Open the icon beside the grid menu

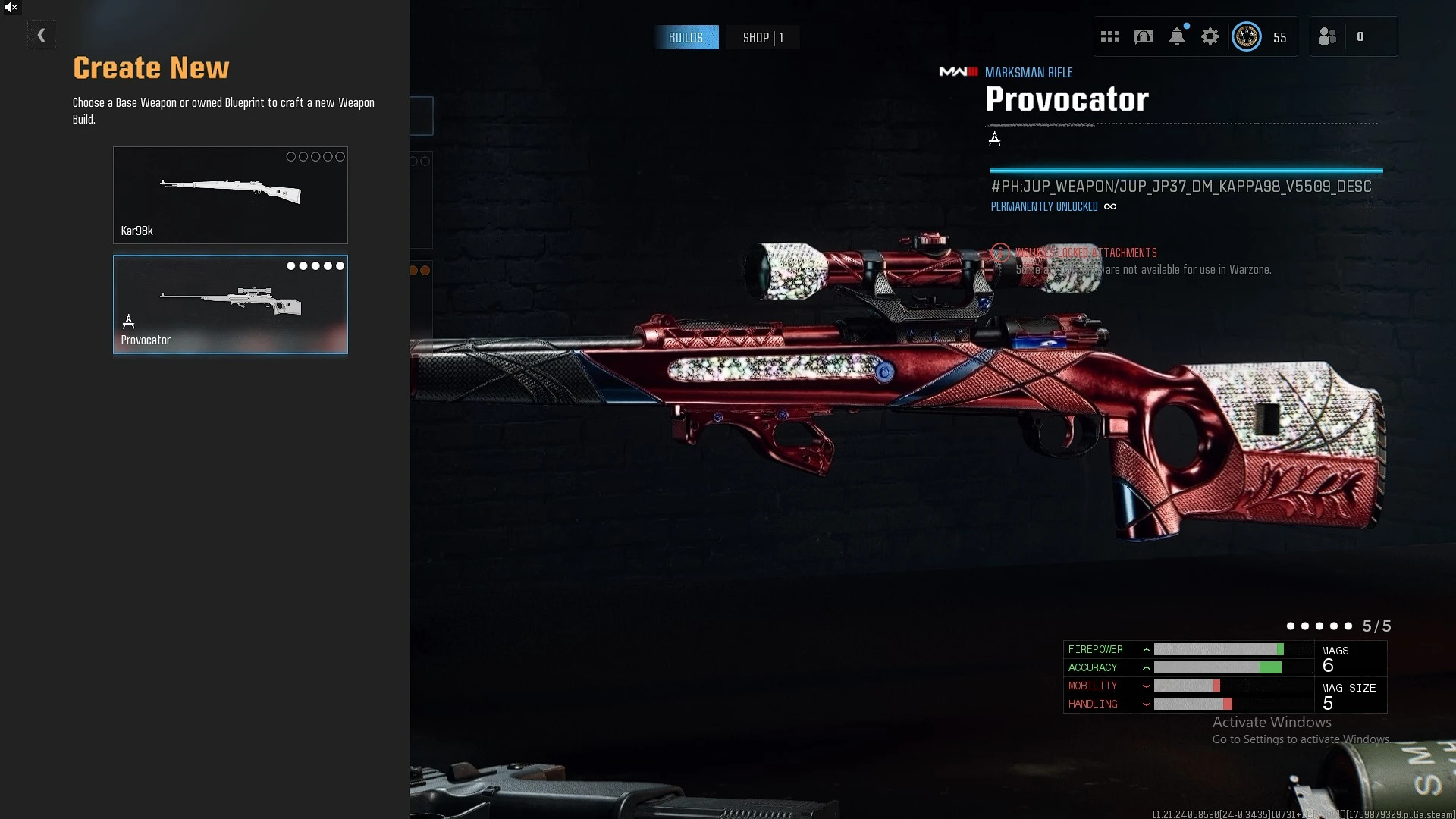(1144, 36)
